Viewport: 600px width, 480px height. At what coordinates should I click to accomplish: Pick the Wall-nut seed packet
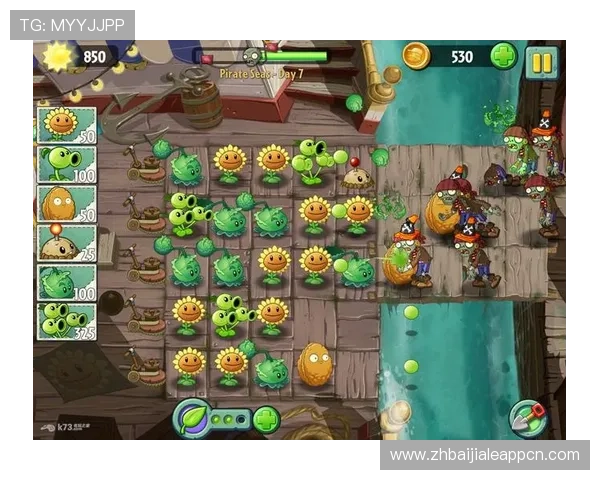(66, 203)
